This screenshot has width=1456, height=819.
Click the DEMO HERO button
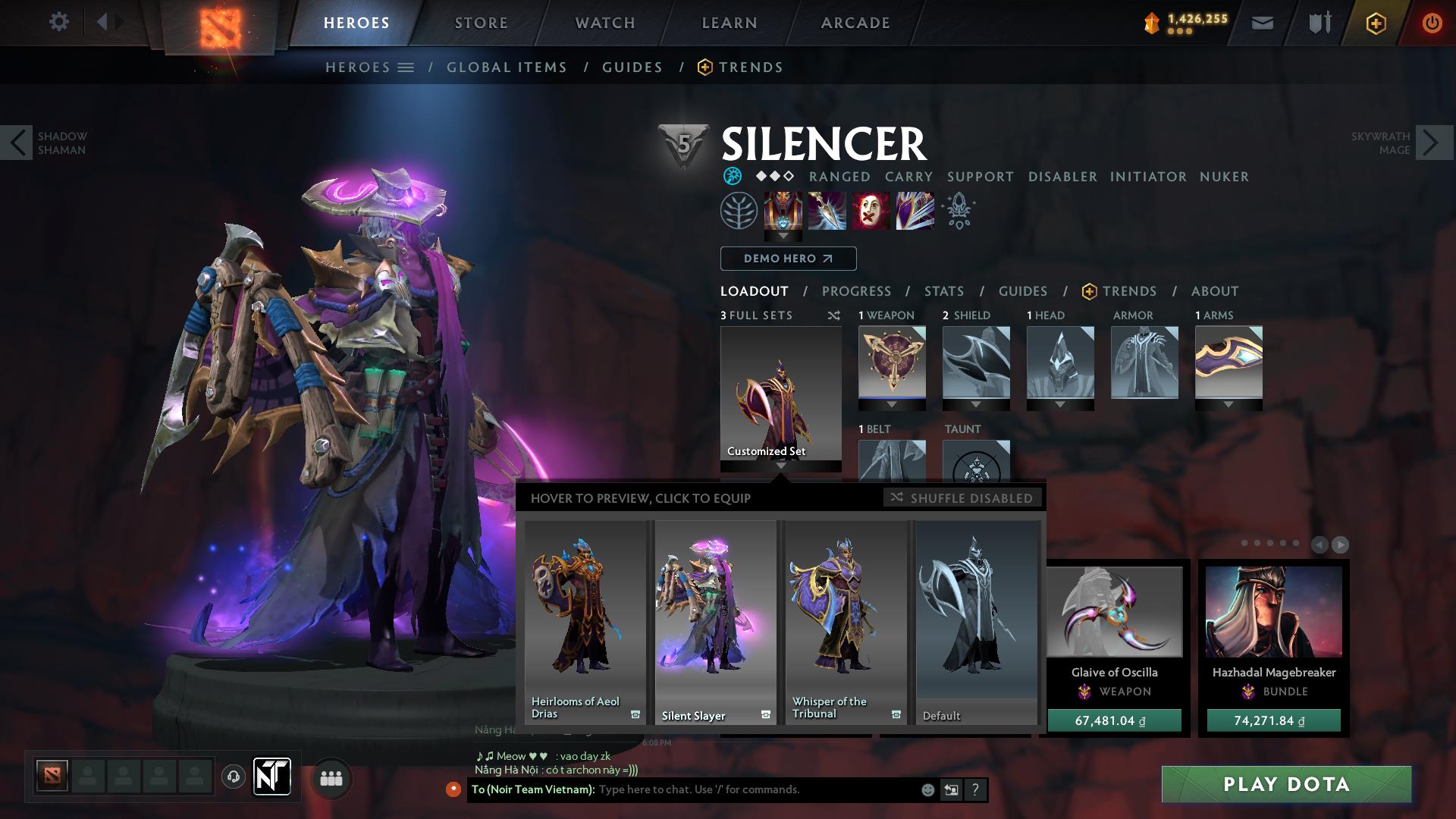[787, 259]
